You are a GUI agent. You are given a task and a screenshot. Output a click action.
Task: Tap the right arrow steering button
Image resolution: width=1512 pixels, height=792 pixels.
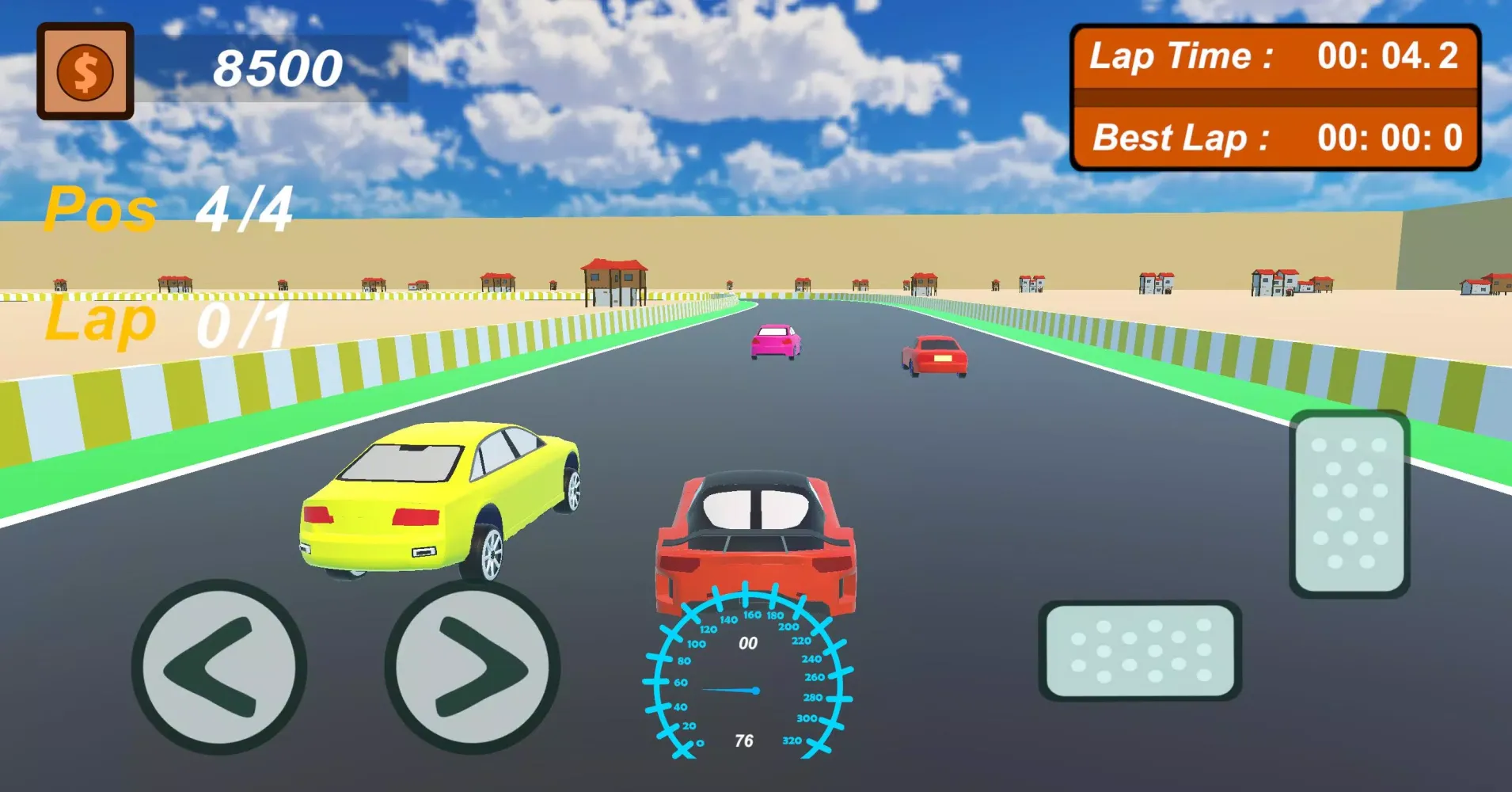(x=473, y=667)
